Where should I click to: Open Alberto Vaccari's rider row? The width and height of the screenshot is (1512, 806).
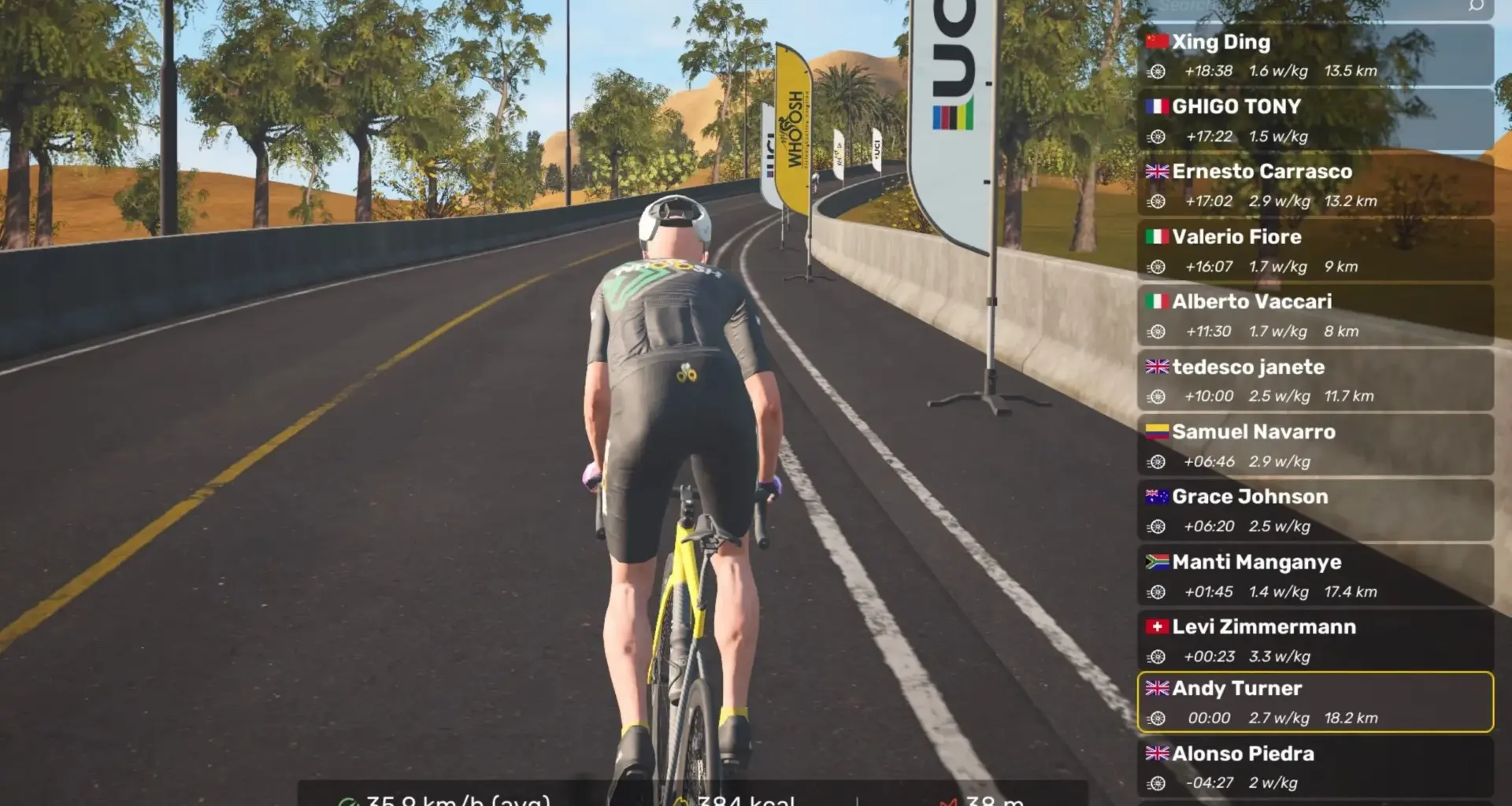coord(1315,316)
